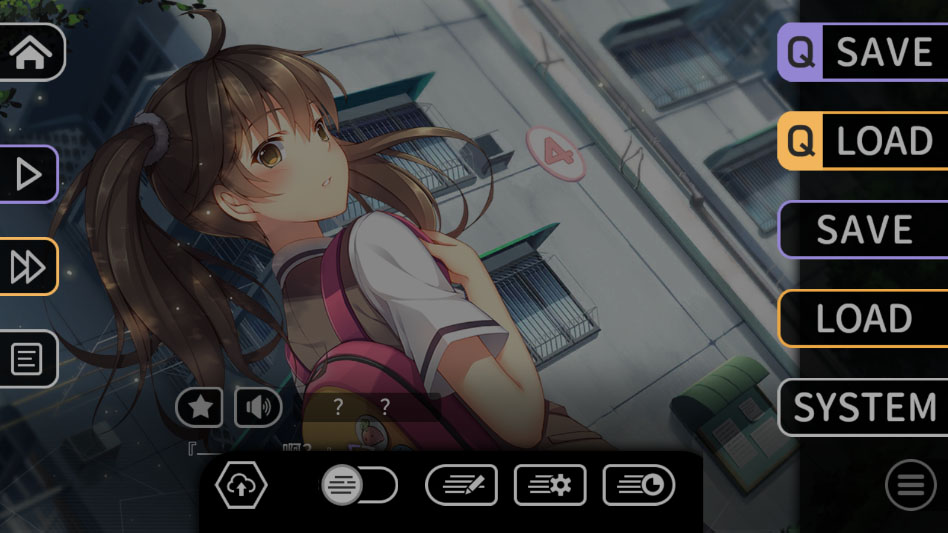Start auto-play with the play arrow
Viewport: 948px width, 533px height.
tap(28, 175)
